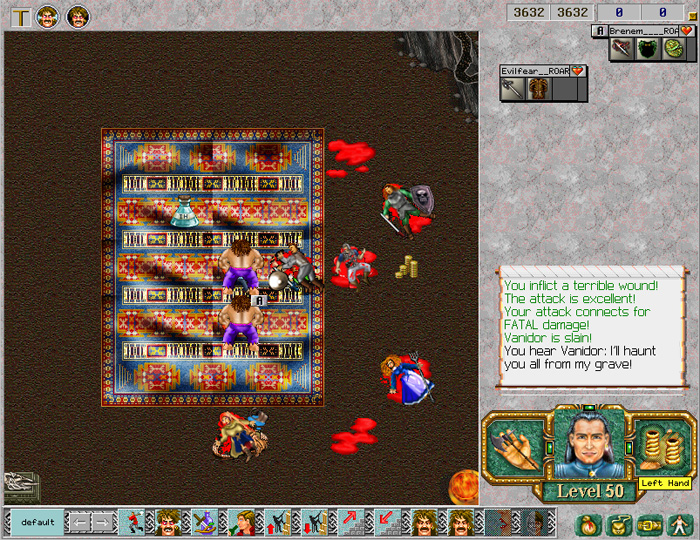
Task: Click the default macro set button
Action: [38, 522]
